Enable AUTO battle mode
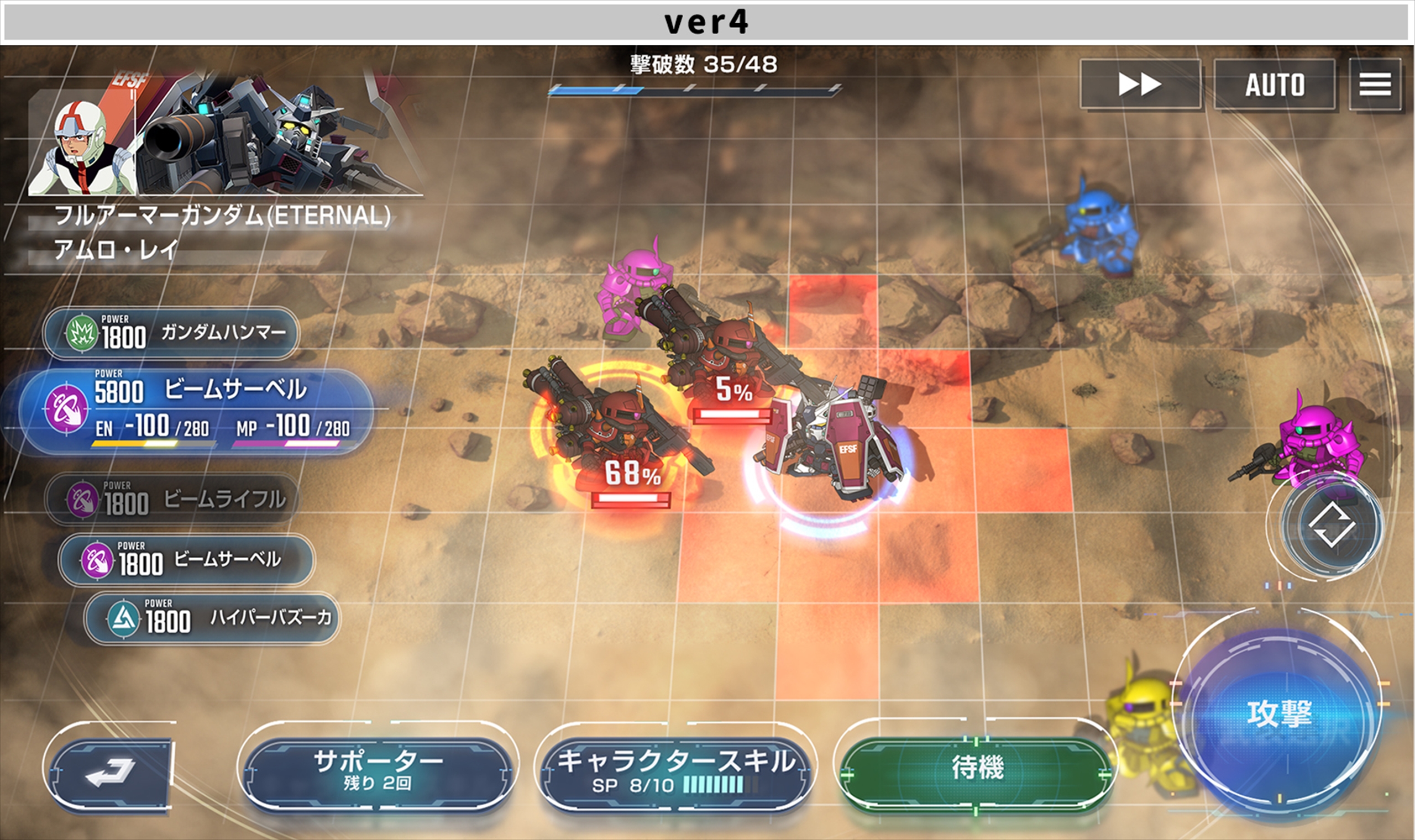1415x840 pixels. (1274, 85)
